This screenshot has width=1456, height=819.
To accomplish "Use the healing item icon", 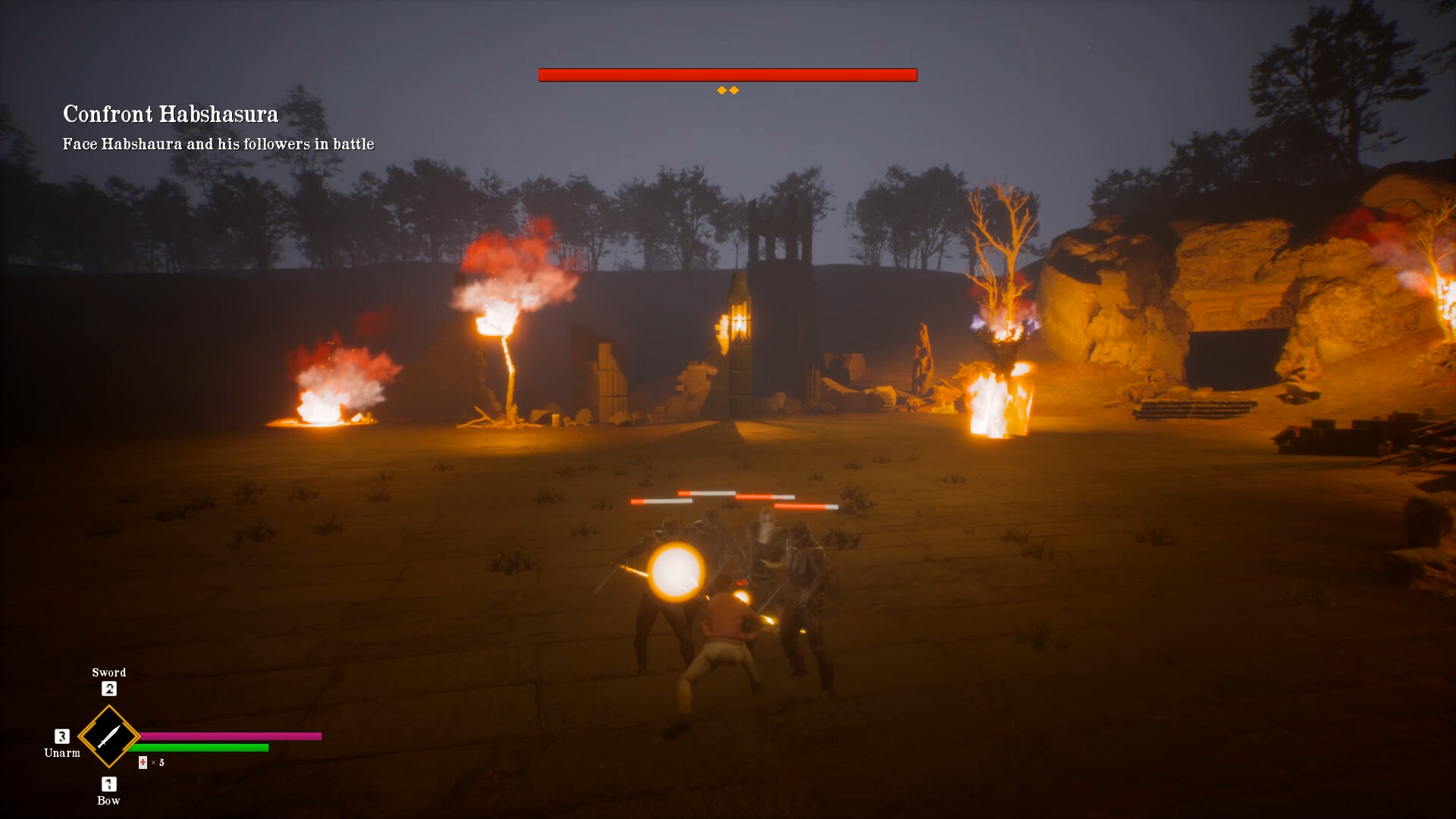I will pyautogui.click(x=143, y=762).
